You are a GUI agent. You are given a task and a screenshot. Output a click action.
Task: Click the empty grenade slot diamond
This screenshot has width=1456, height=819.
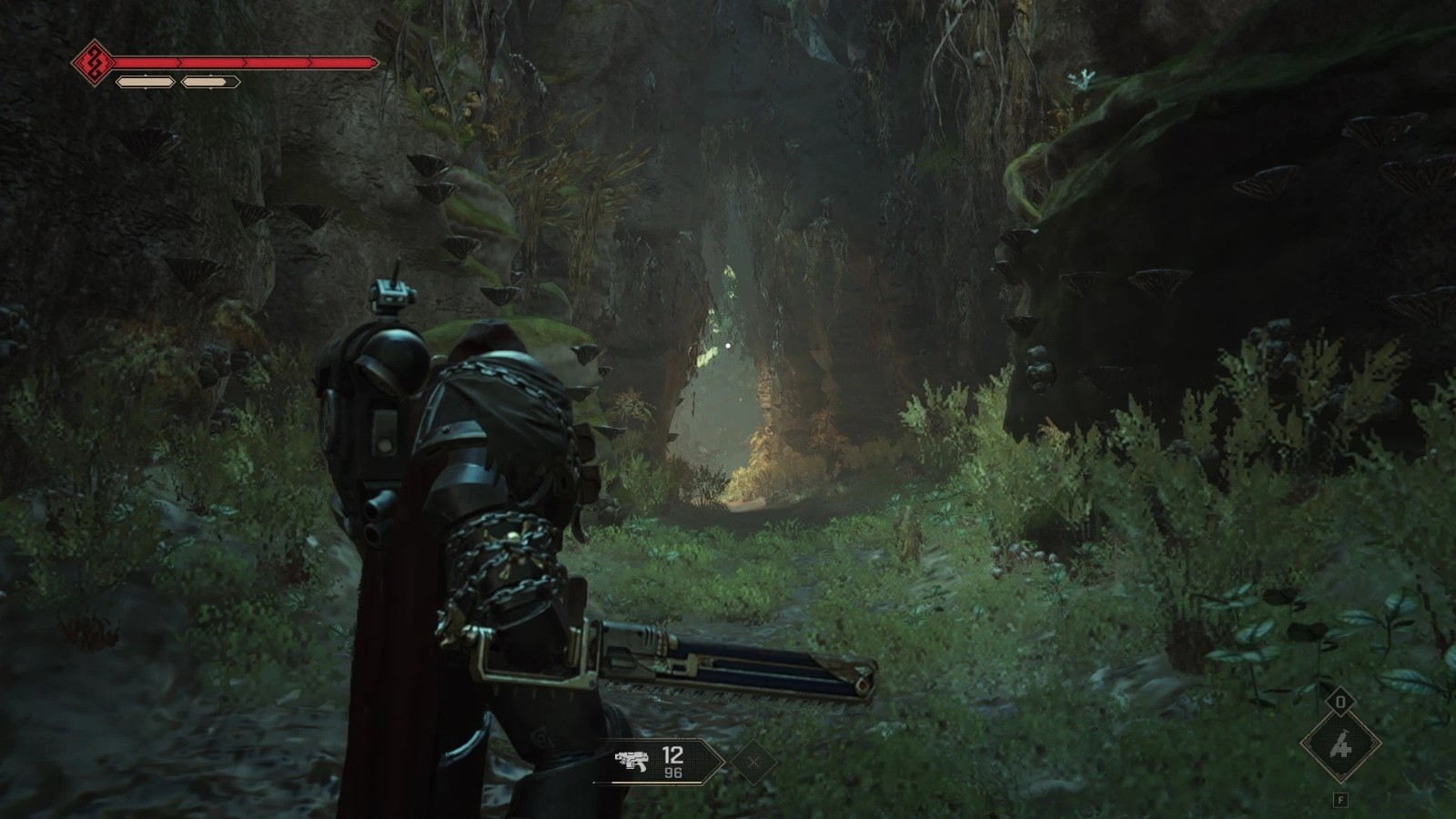(x=753, y=762)
